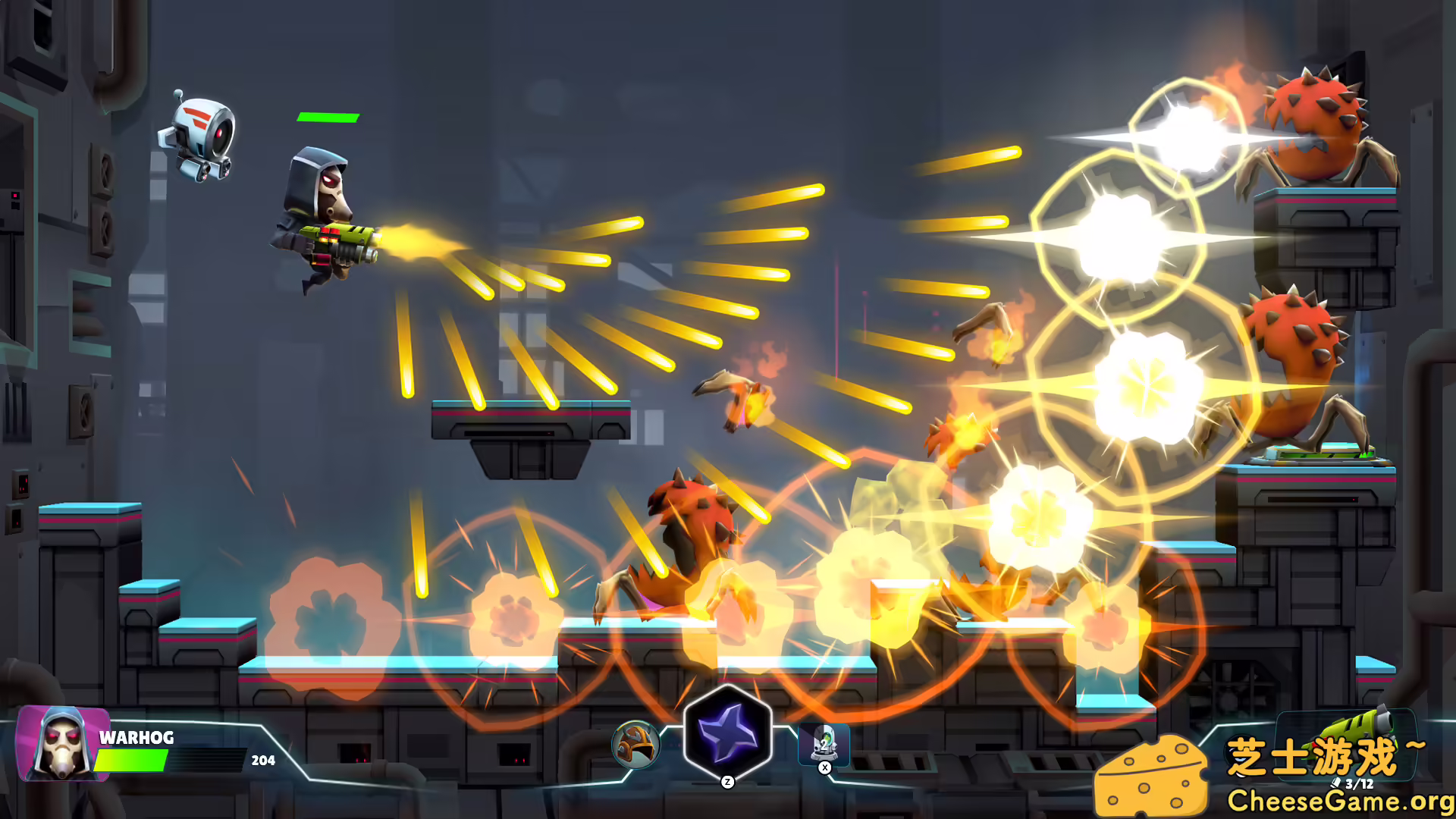Click the grenade icon beside the 3/12 counter
The height and width of the screenshot is (819, 1456).
(x=1335, y=783)
